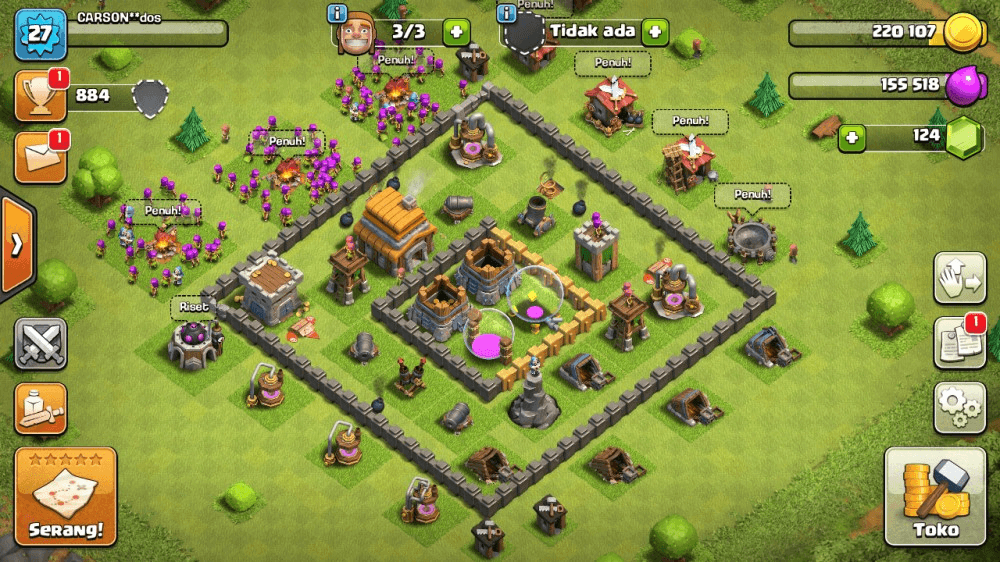The image size is (1000, 562).
Task: Open the settings gears button
Action: [x=959, y=406]
